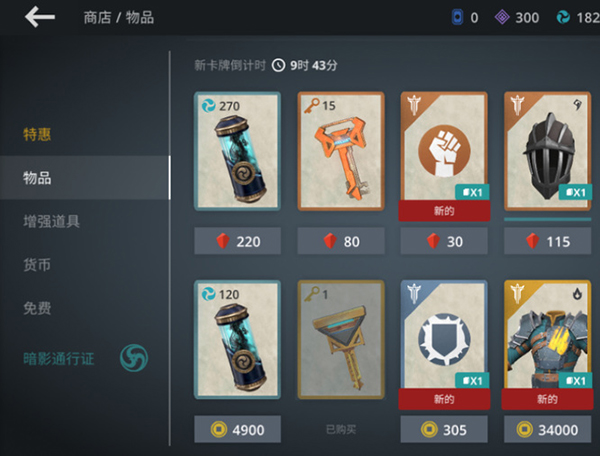Image resolution: width=600 pixels, height=456 pixels.
Task: Purchase the shield card for 305 coins
Action: pos(444,429)
